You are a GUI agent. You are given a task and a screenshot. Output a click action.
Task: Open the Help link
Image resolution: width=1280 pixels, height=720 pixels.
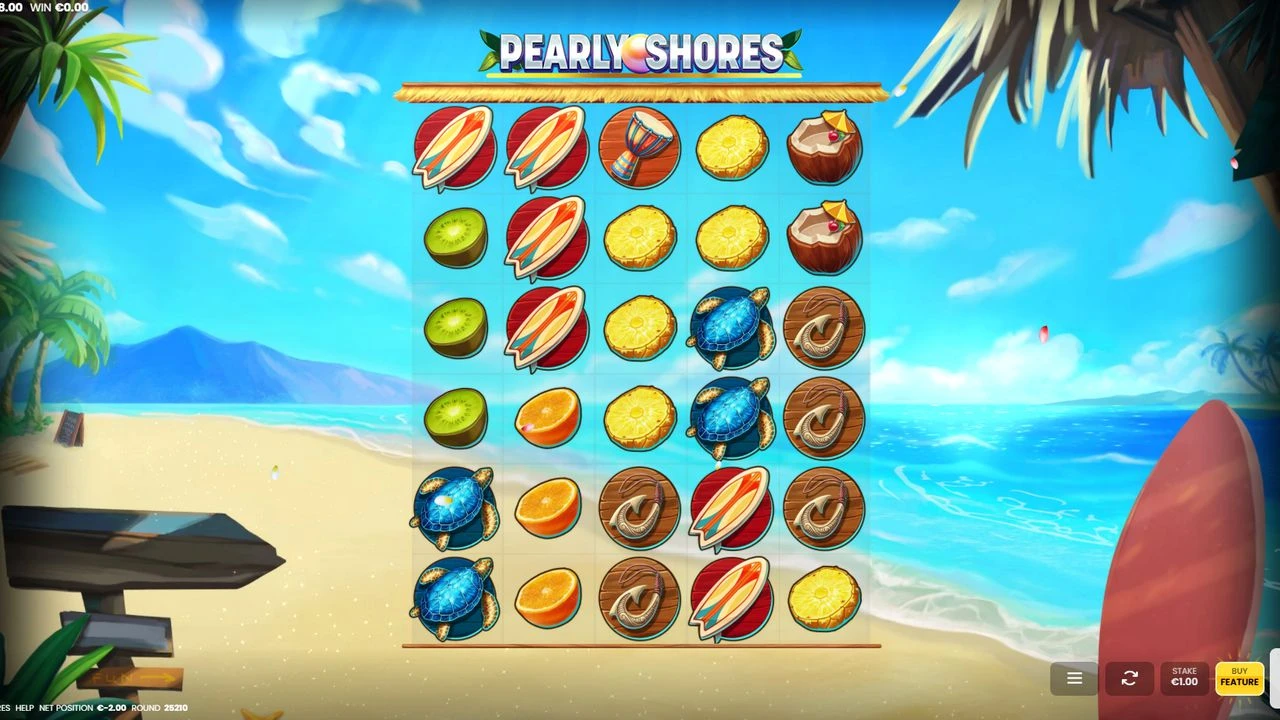pos(24,708)
